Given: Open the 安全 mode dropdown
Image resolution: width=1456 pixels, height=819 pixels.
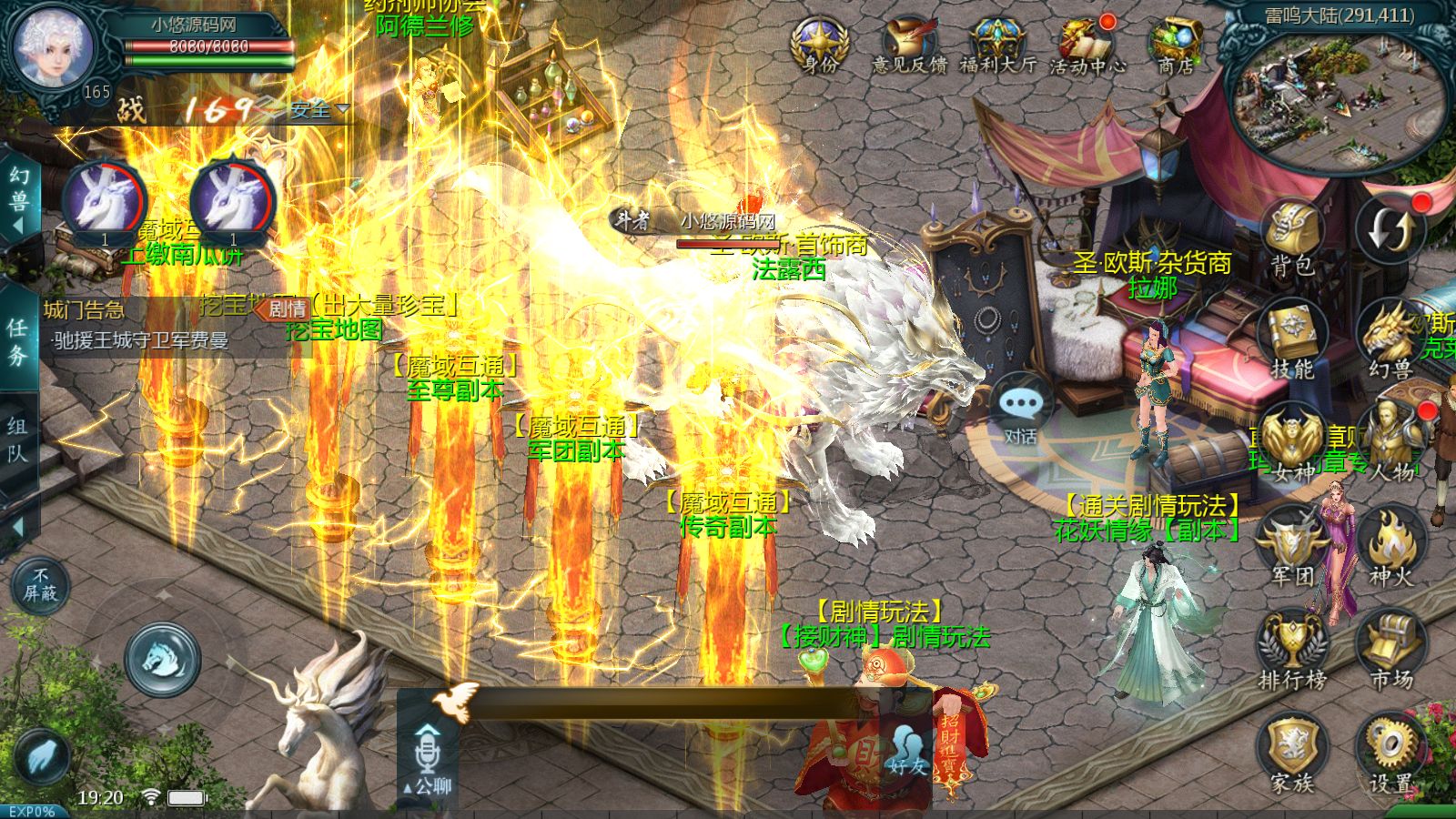Looking at the screenshot, I should pos(319,110).
